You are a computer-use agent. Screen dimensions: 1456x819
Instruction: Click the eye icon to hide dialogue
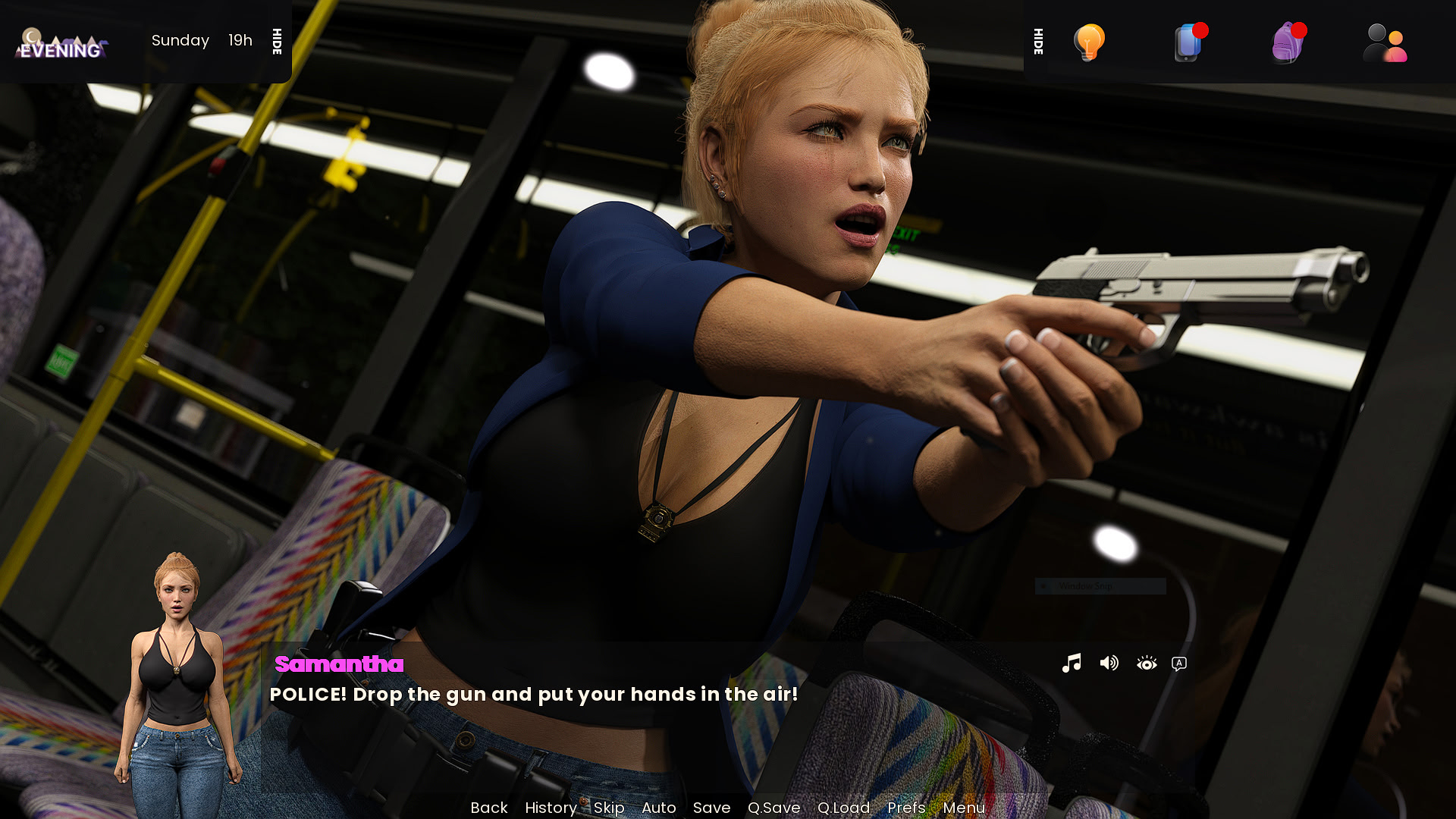[1147, 664]
